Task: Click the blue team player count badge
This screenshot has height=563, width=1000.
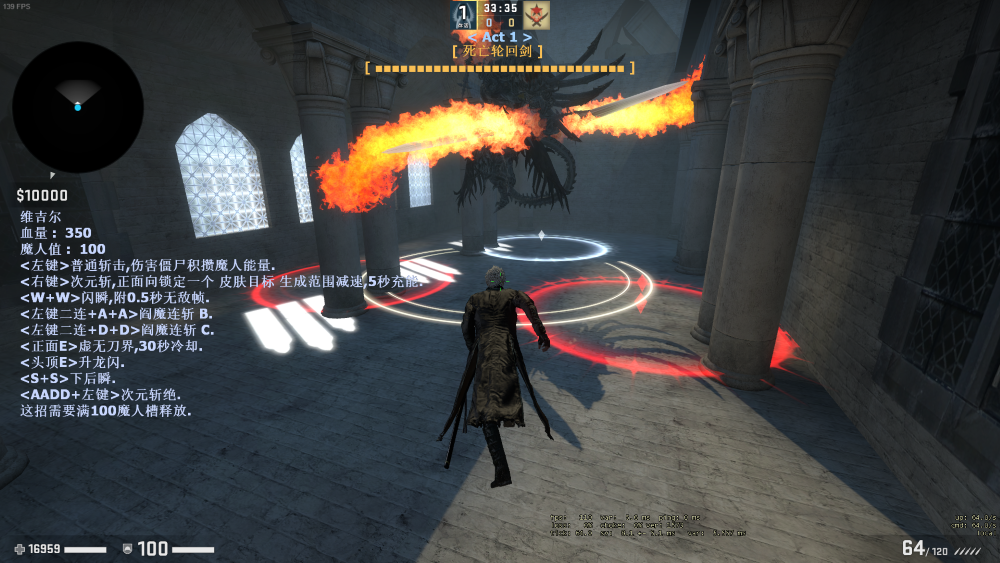Action: point(463,15)
